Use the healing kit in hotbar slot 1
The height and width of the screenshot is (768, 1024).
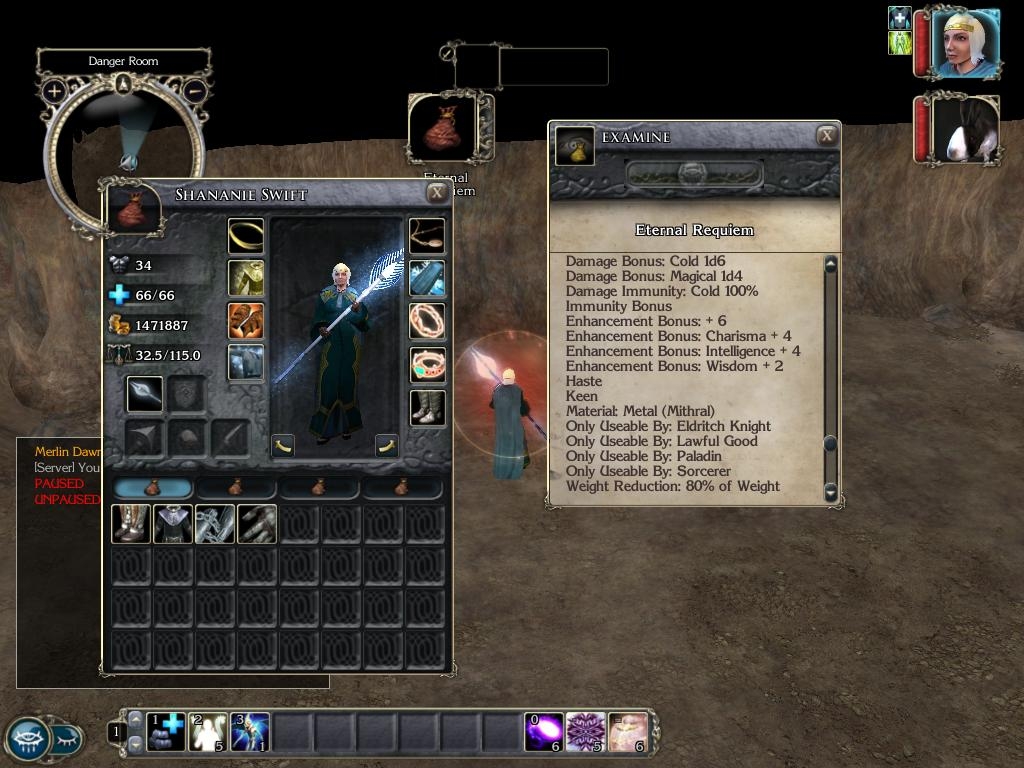166,732
